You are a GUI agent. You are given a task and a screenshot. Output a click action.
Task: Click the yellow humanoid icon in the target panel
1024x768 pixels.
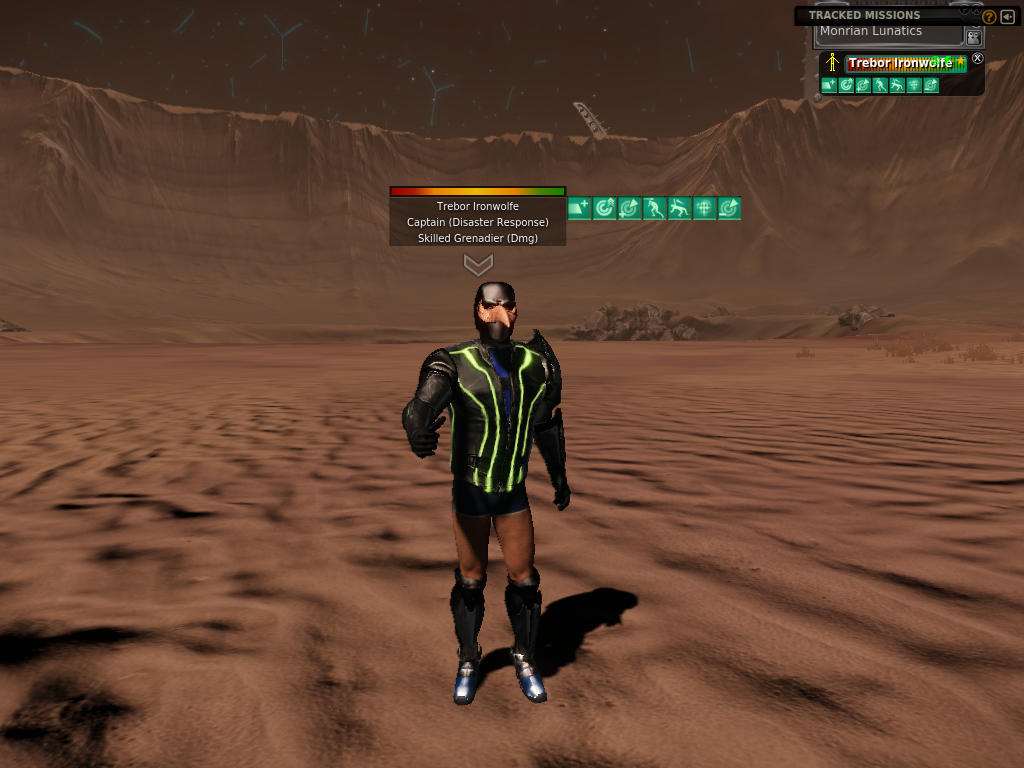(x=832, y=63)
